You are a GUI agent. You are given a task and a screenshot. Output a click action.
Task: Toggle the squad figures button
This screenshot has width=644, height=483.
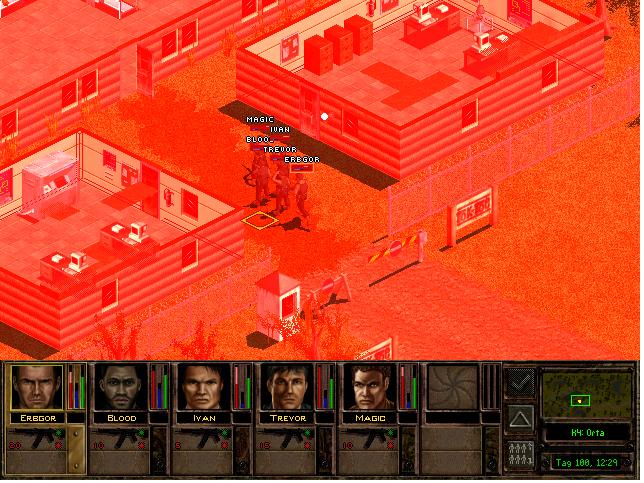tap(520, 453)
